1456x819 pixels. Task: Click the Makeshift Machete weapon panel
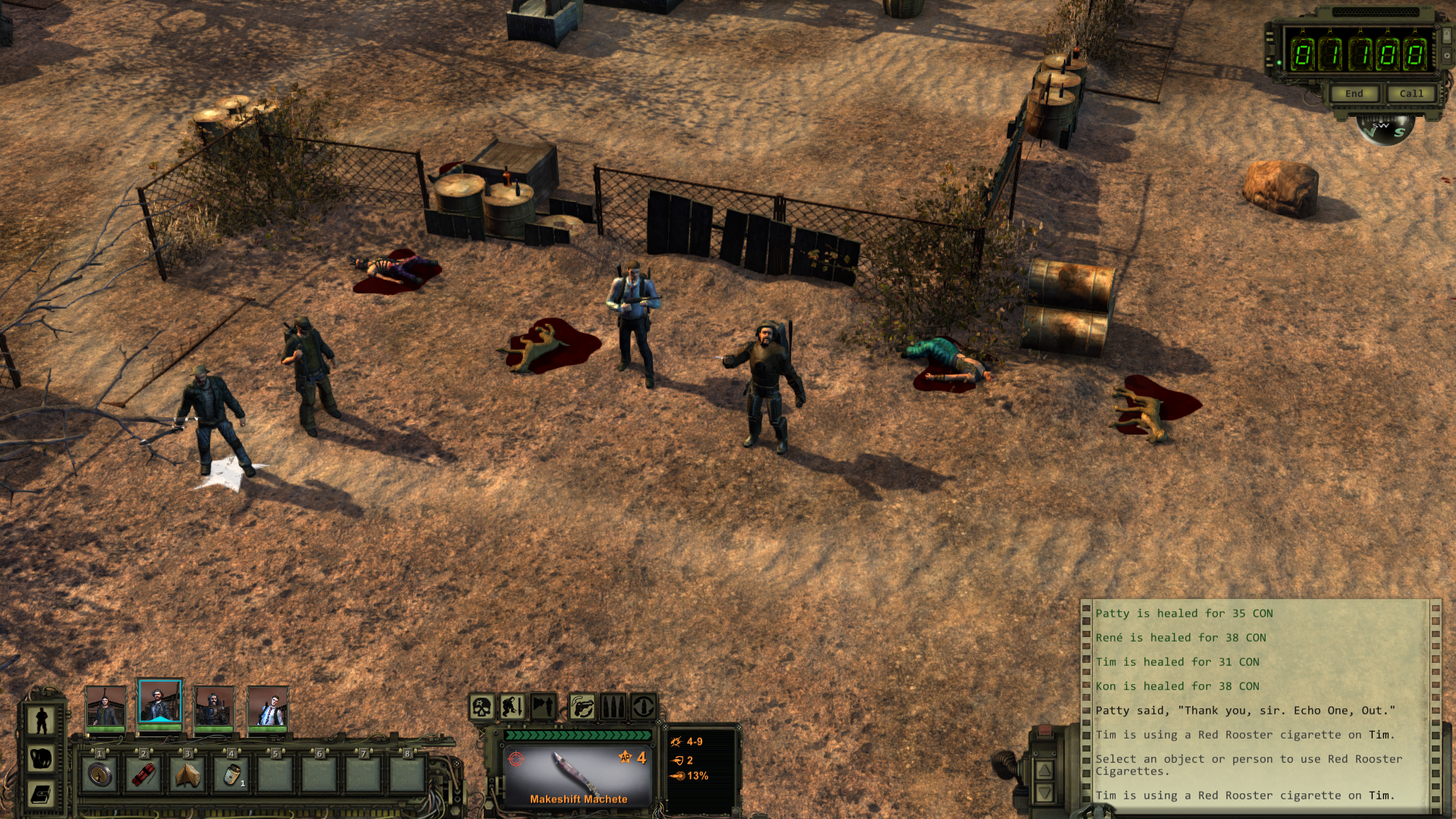click(578, 775)
